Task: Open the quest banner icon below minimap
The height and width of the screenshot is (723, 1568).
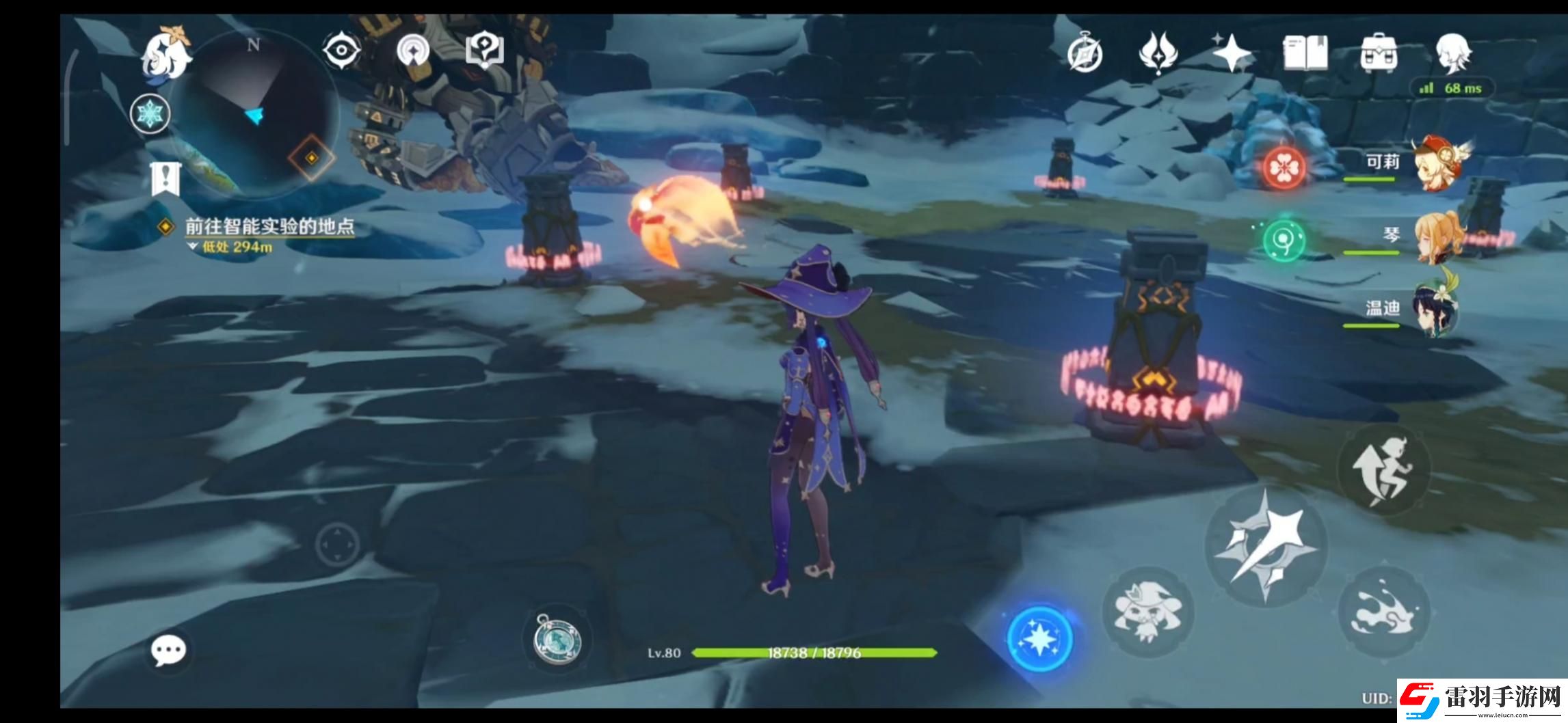Action: pos(165,179)
